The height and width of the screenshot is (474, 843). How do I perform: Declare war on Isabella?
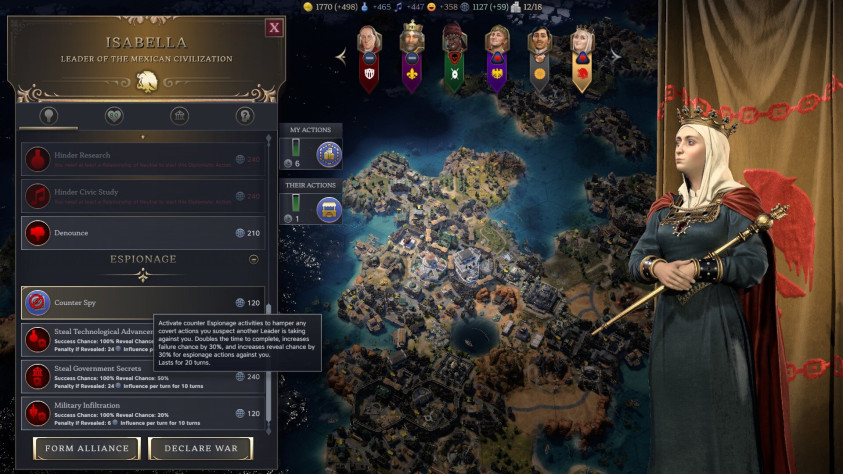[200, 448]
